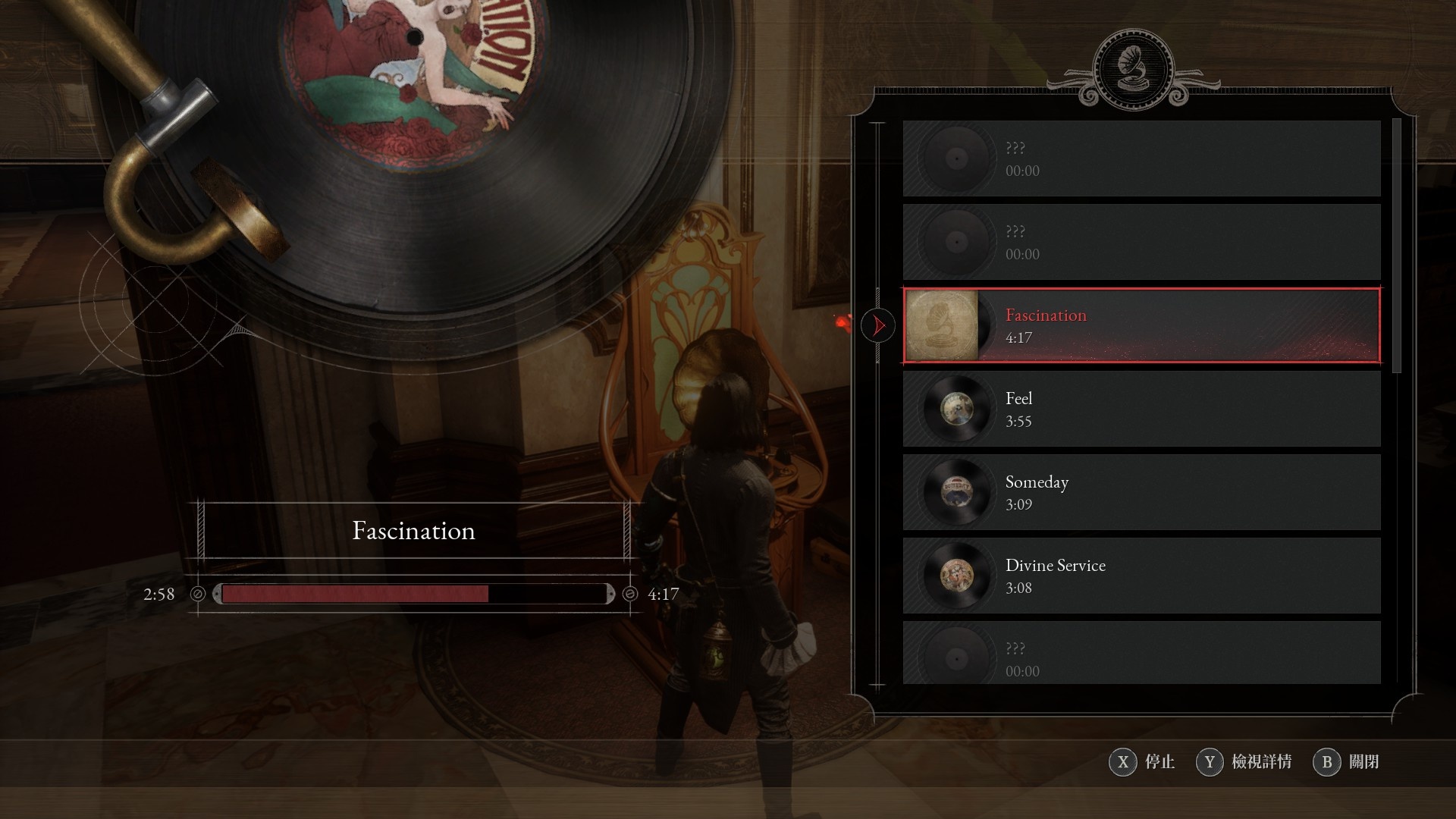Play the Feel record

pos(1141,409)
